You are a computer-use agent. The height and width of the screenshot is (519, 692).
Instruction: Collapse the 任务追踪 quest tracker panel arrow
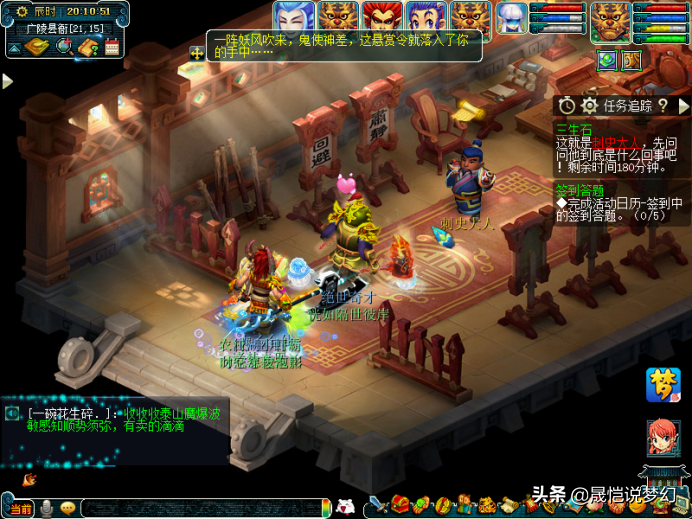pos(683,105)
